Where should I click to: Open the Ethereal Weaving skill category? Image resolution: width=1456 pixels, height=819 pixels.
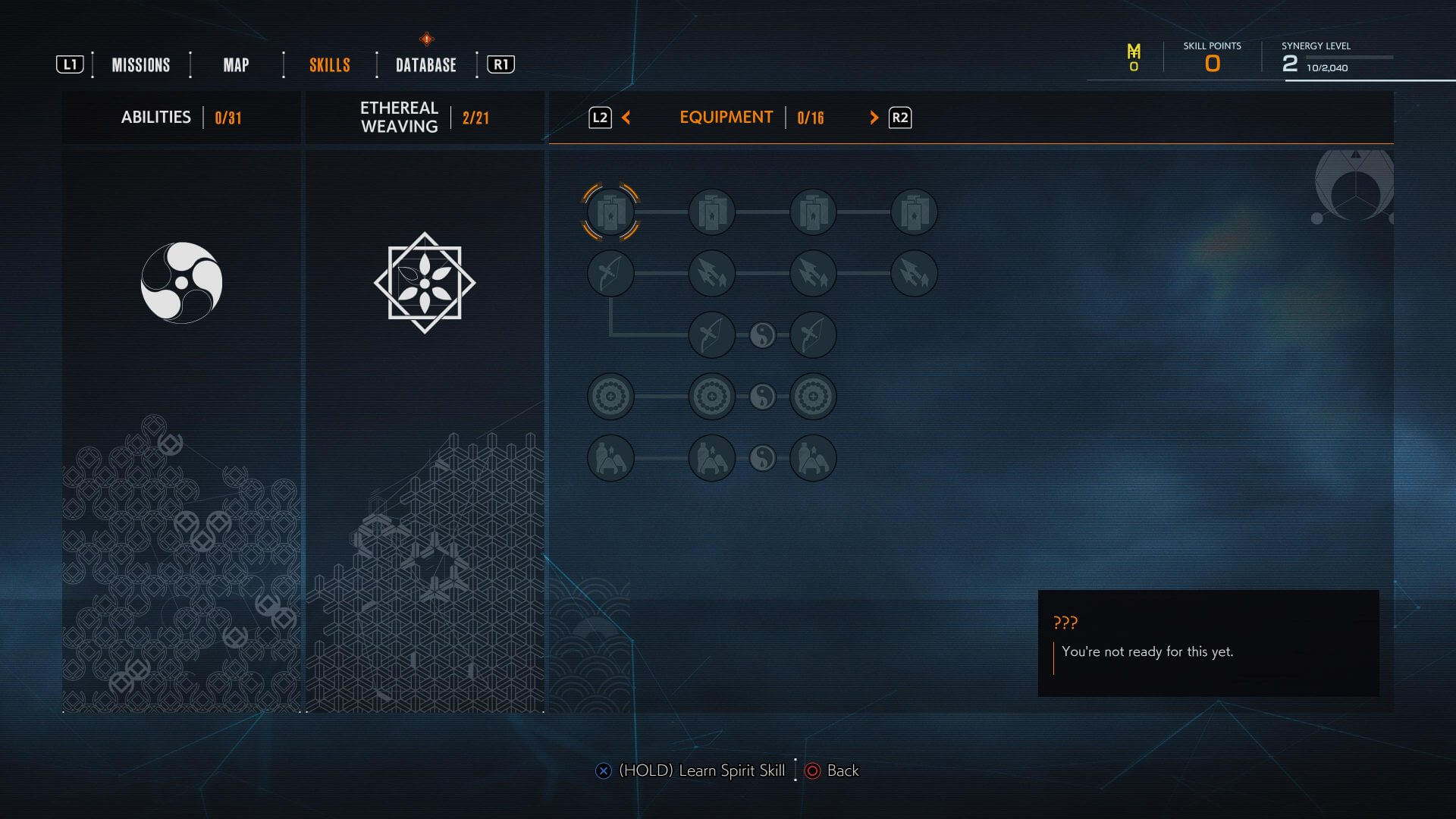point(424,118)
